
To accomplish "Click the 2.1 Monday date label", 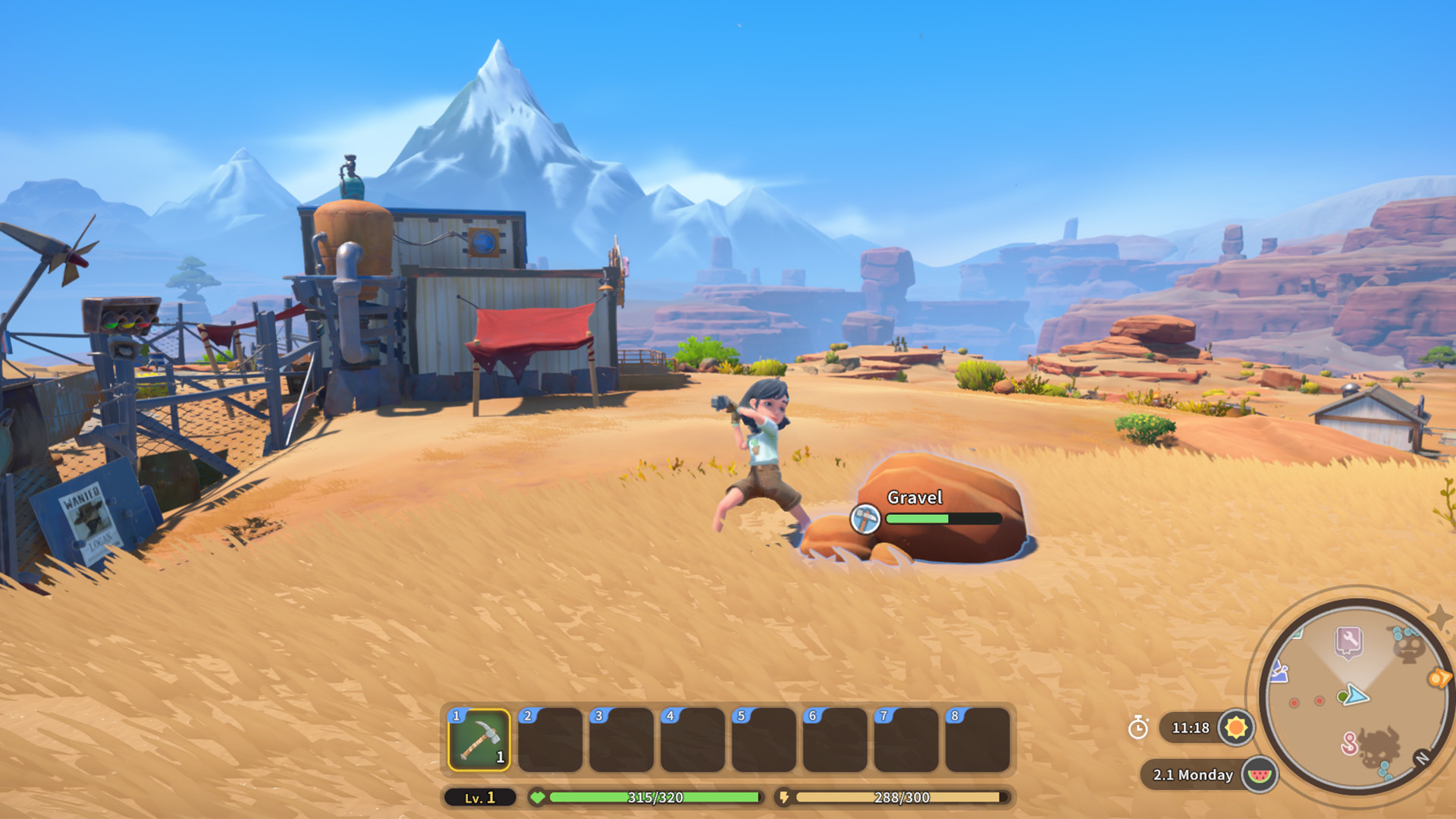I will point(1193,775).
